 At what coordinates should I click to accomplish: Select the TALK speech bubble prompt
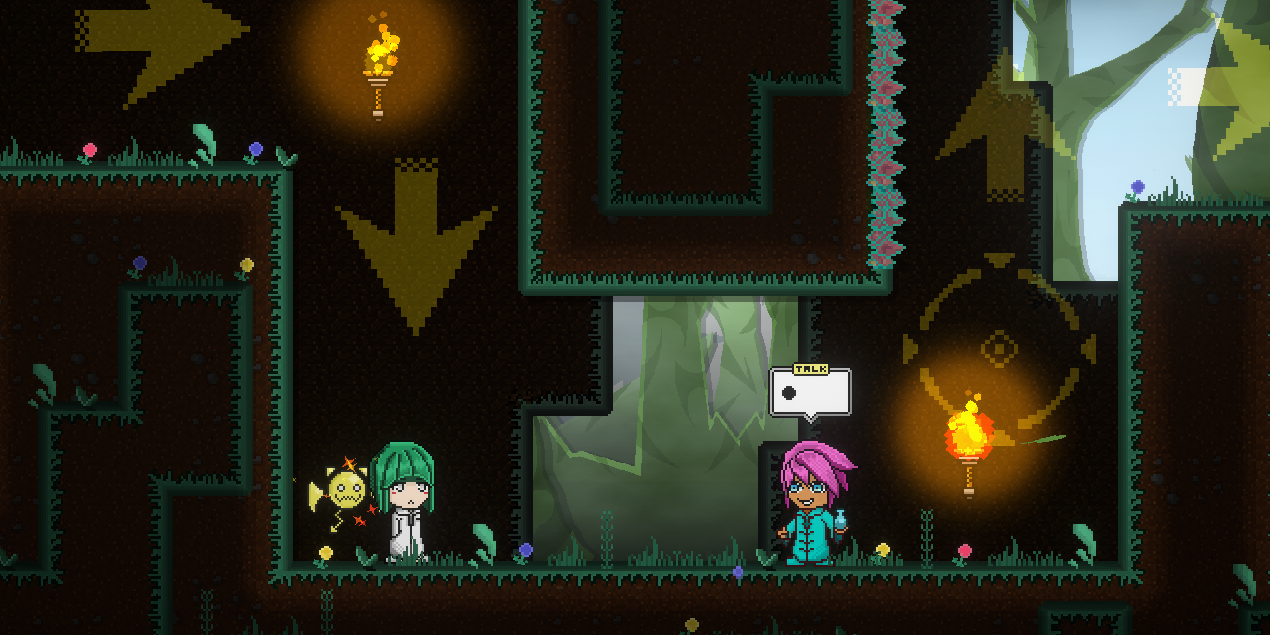(x=810, y=392)
